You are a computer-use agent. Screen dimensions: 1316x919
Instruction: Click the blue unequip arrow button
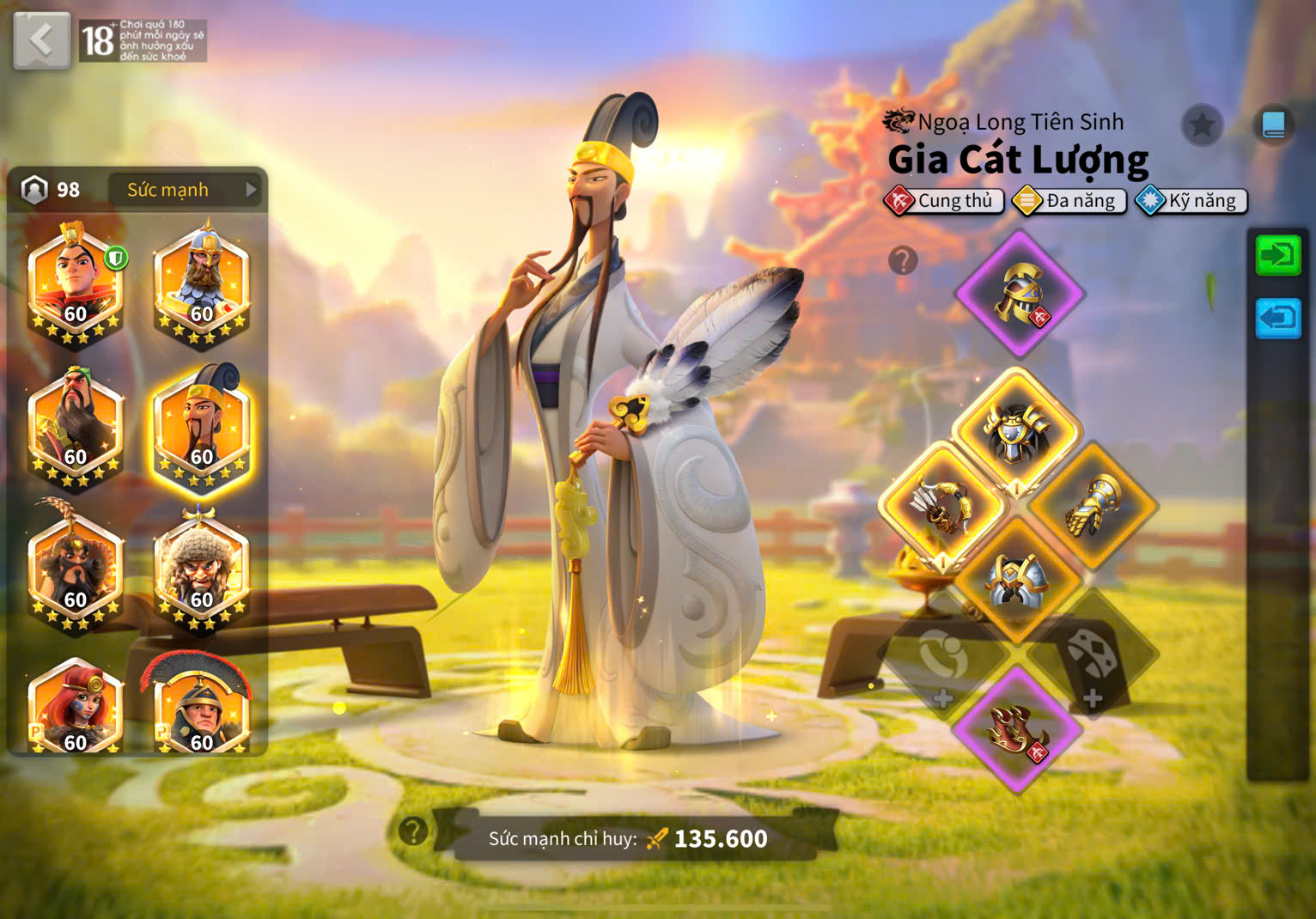[x=1278, y=319]
